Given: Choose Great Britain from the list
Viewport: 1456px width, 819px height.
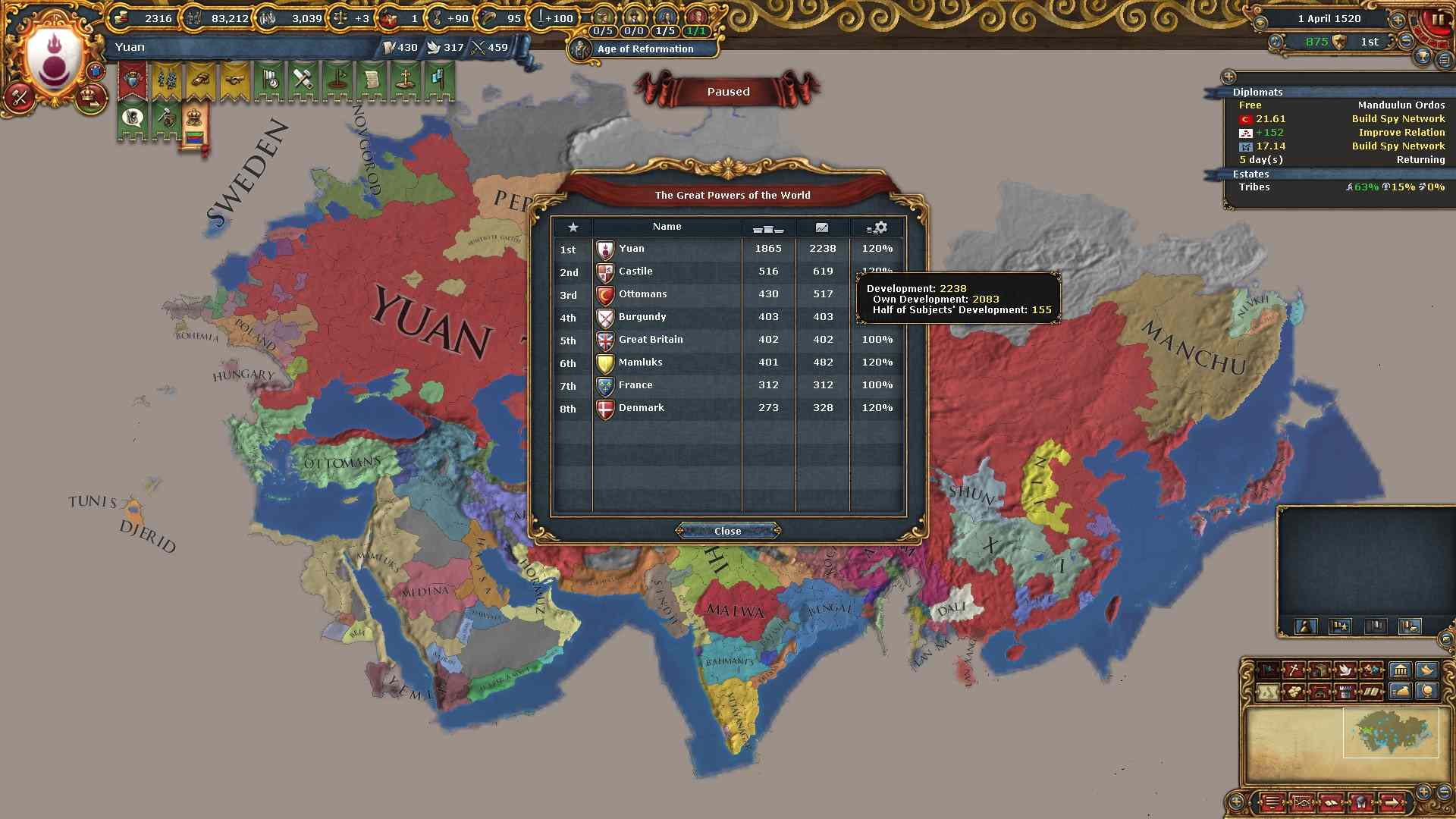Looking at the screenshot, I should (650, 340).
